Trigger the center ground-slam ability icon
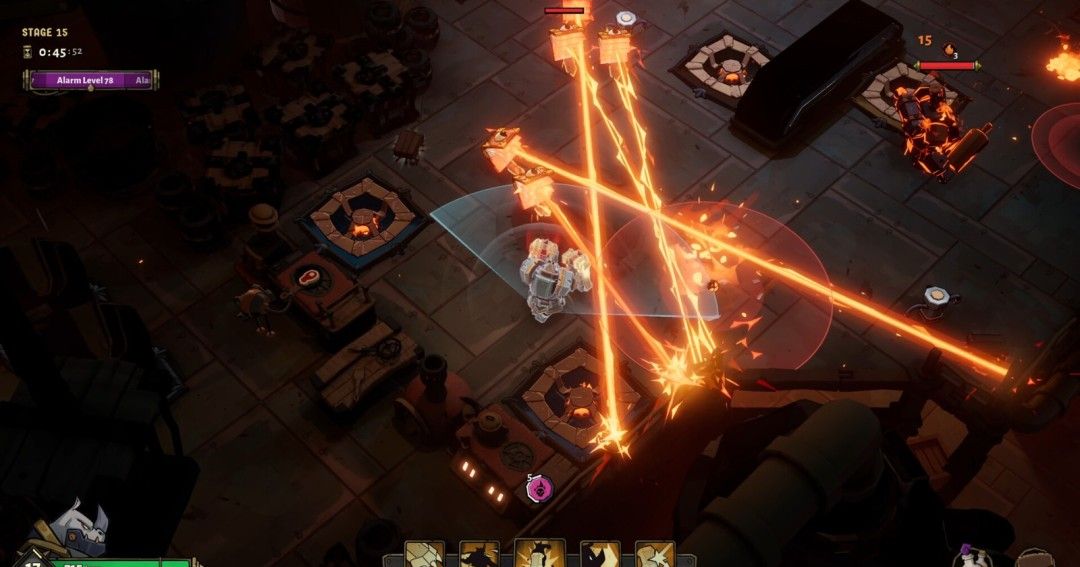Image resolution: width=1080 pixels, height=567 pixels. pyautogui.click(x=539, y=554)
